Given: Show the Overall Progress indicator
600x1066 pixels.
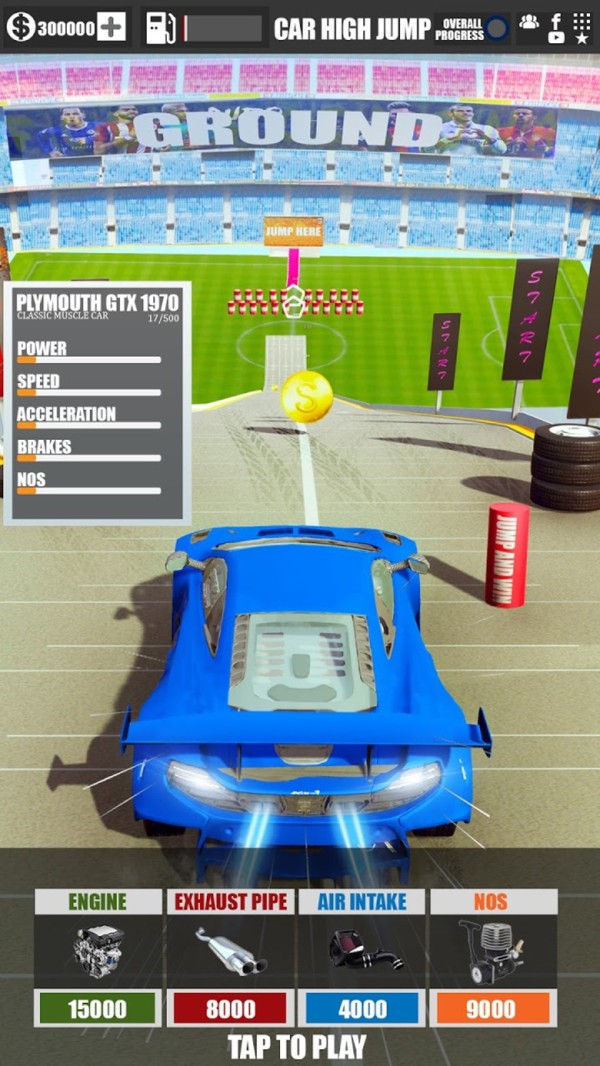Looking at the screenshot, I should coord(496,28).
